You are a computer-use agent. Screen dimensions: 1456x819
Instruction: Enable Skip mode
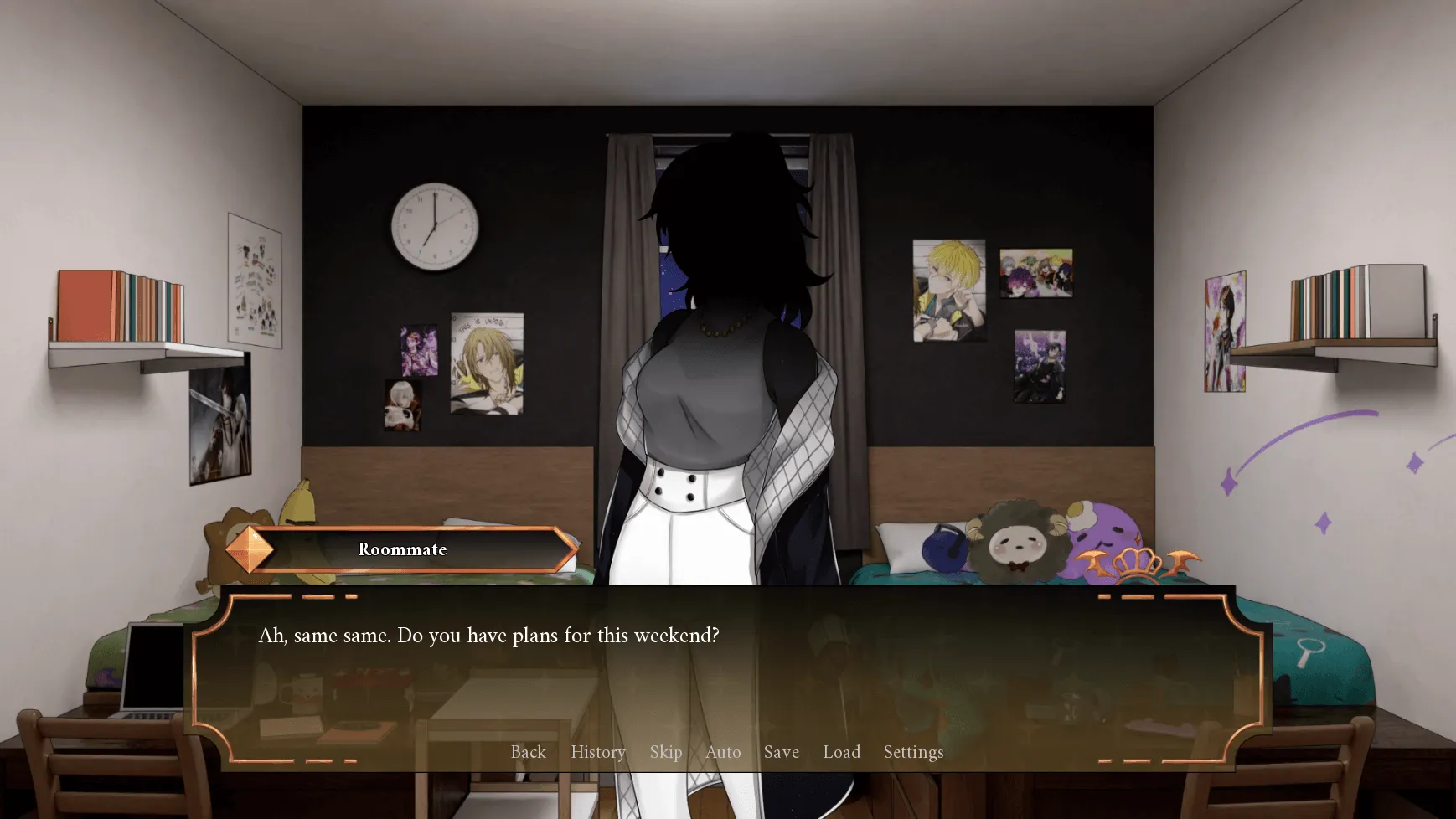666,752
